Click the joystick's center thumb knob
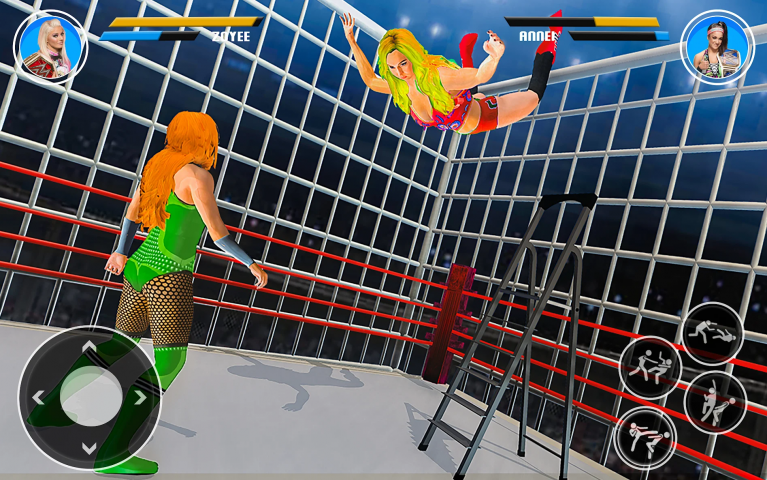This screenshot has height=480, width=767. (x=89, y=397)
